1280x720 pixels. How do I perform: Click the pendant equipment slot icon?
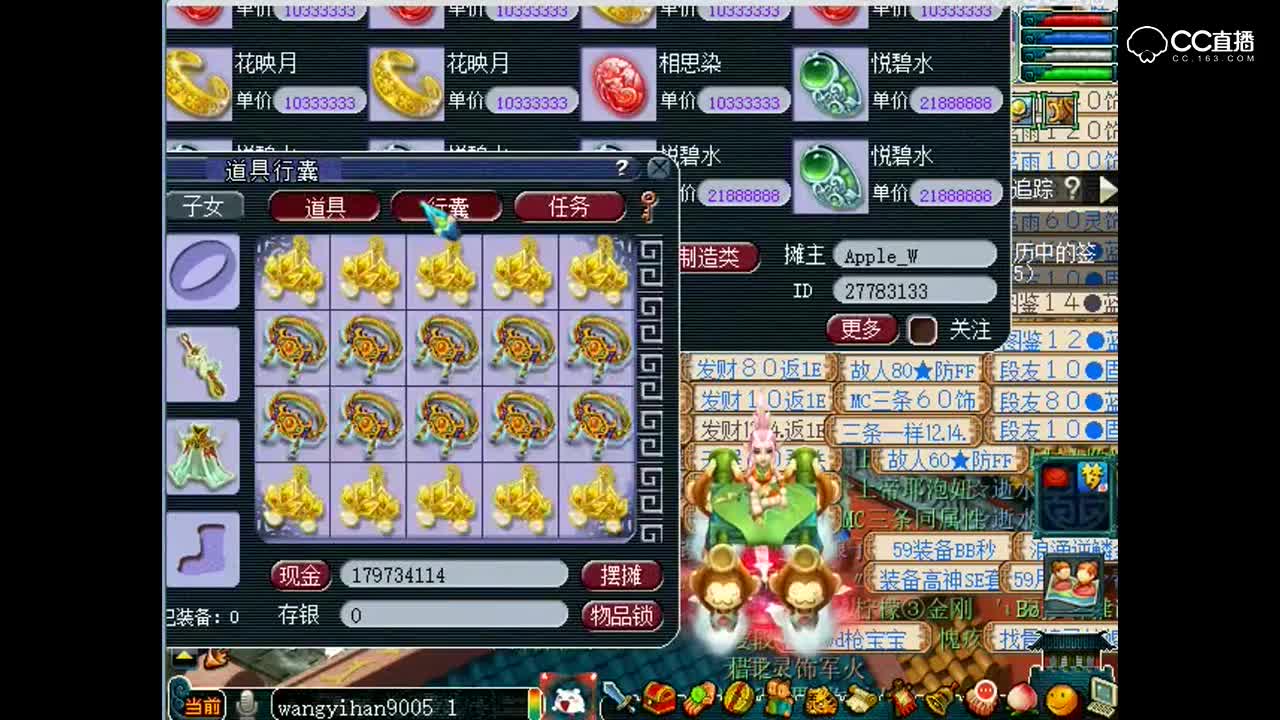203,363
